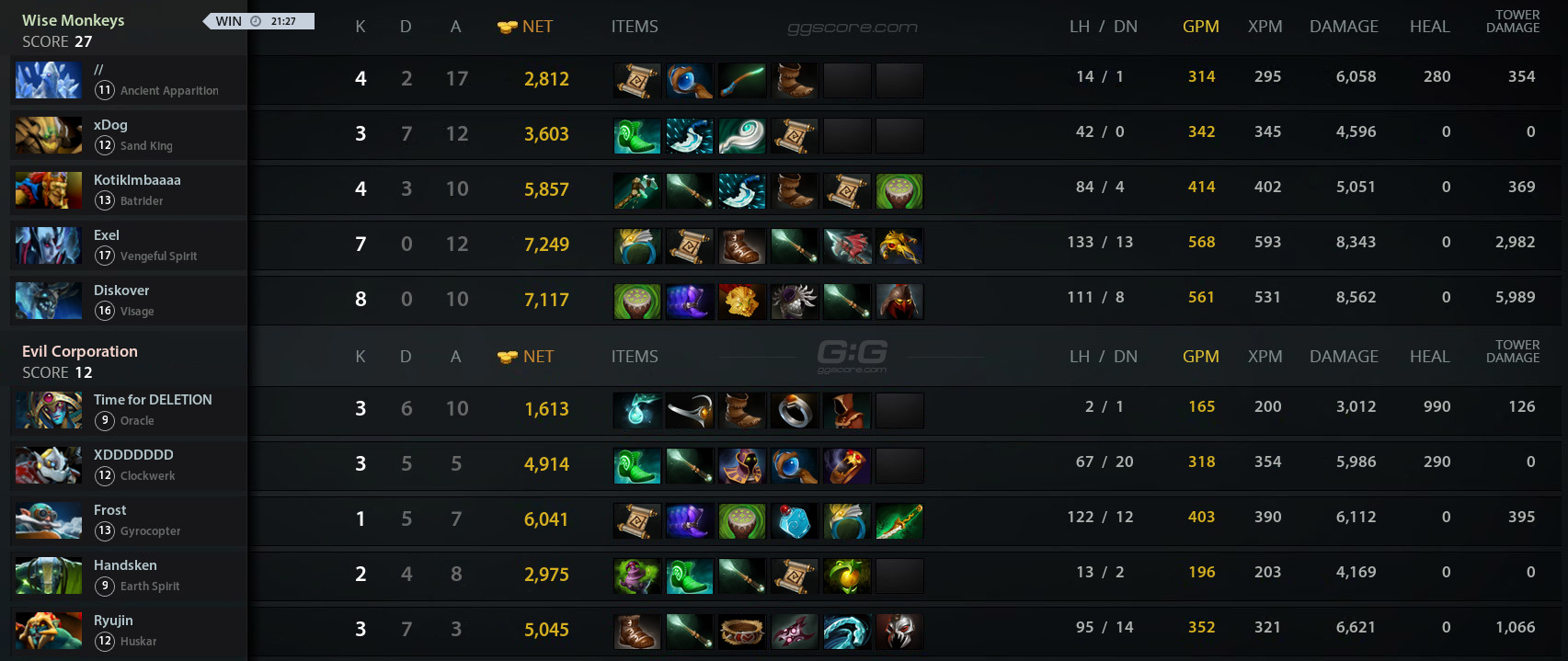Select Oracle's Infused Raindrop item
This screenshot has width=1568, height=661.
pos(637,411)
